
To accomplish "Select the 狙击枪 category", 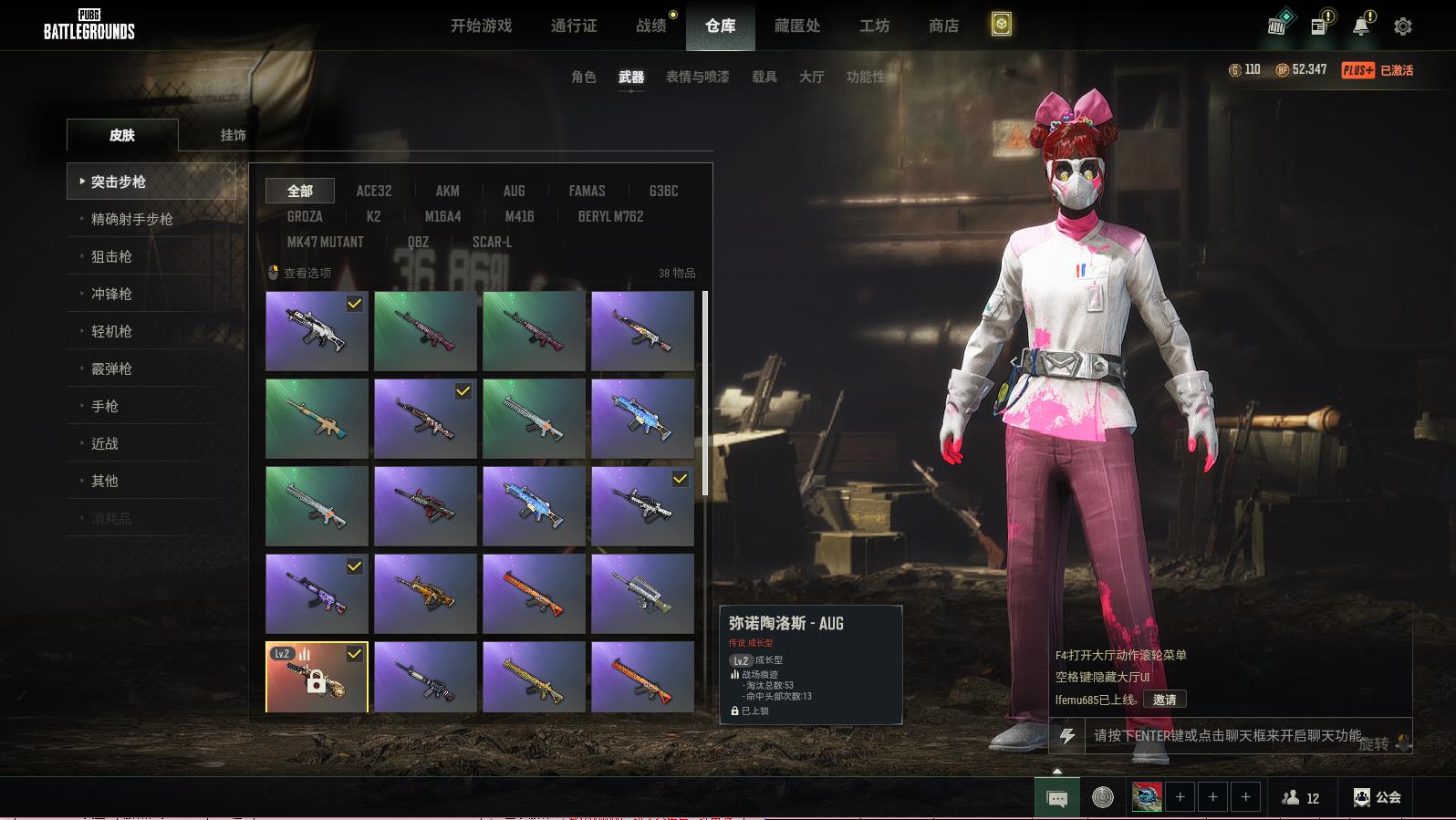I will (111, 256).
